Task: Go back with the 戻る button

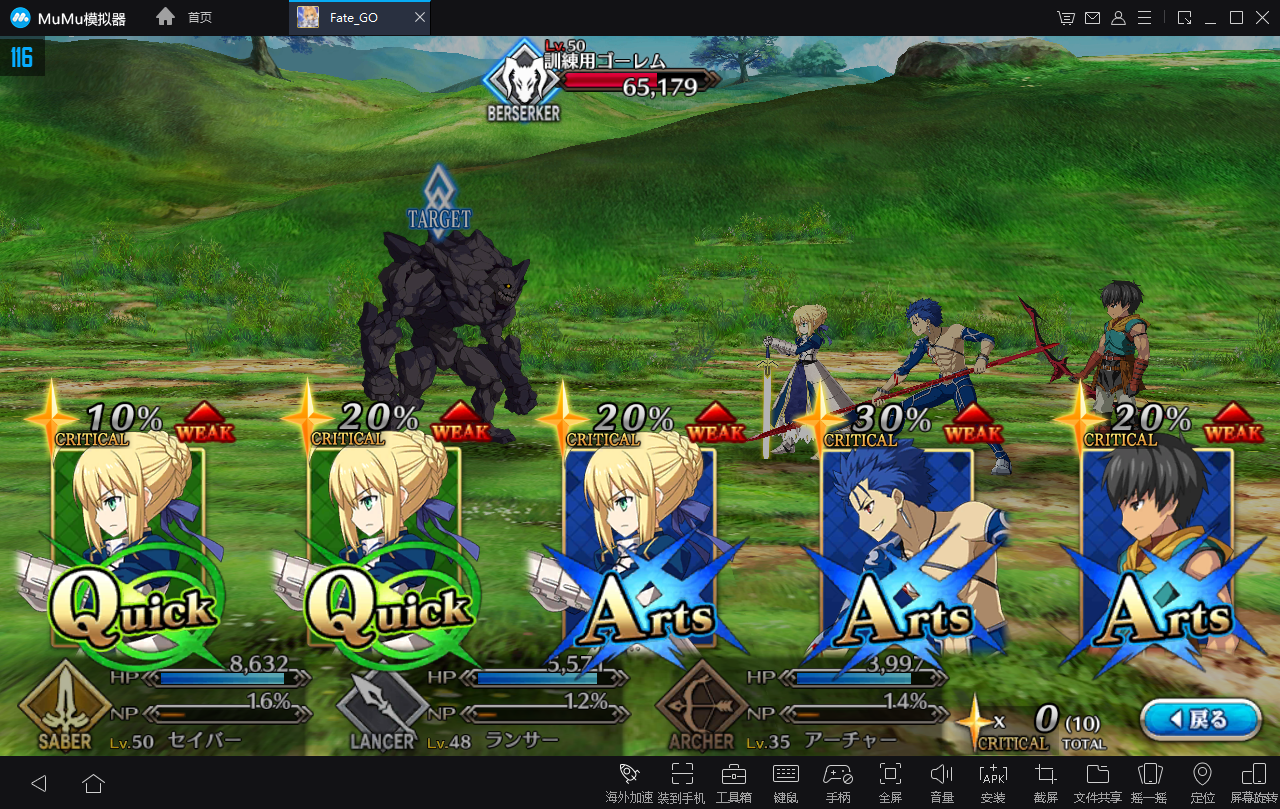Action: pos(1200,719)
